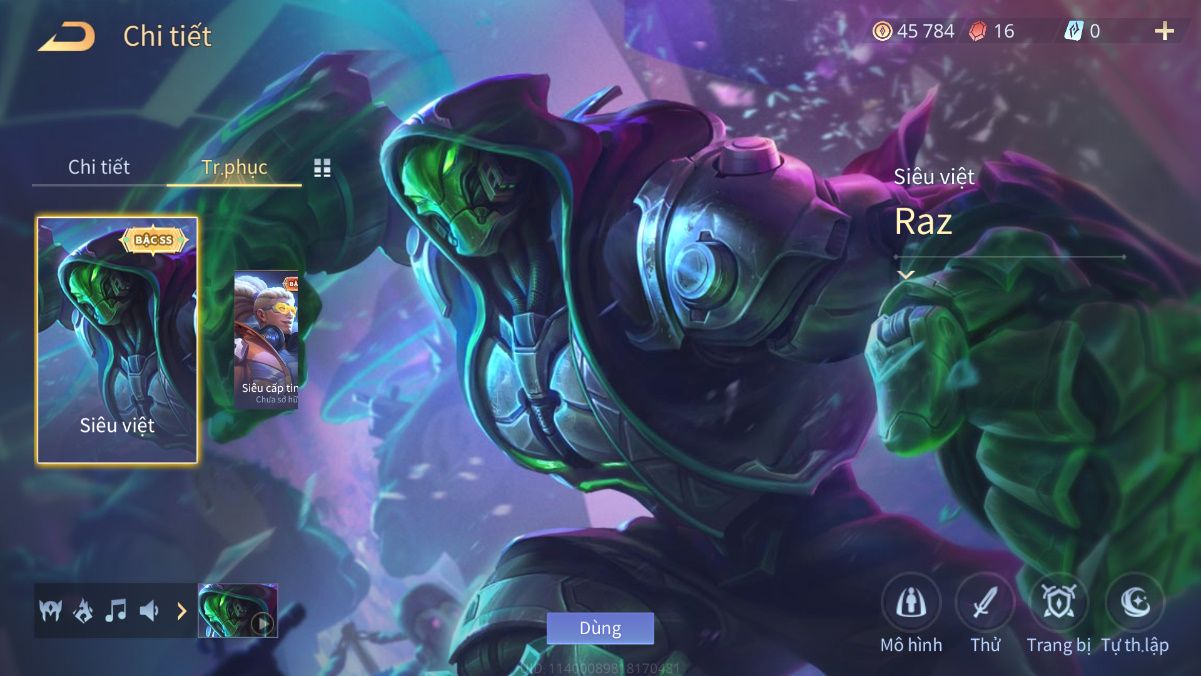Try the hero with the Thử button
The image size is (1201, 676).
pyautogui.click(x=985, y=603)
